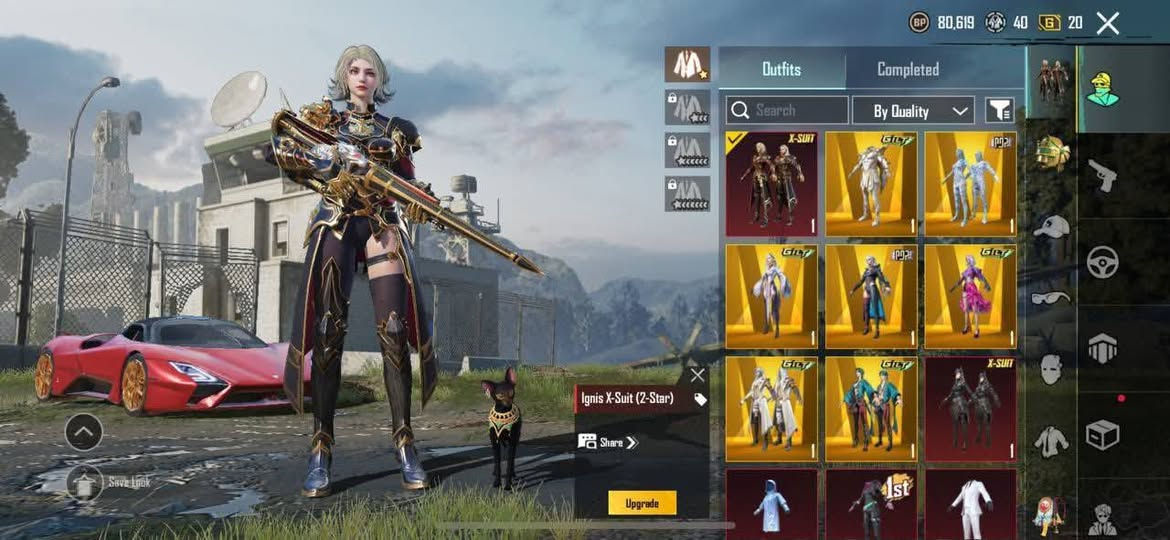Image resolution: width=1170 pixels, height=540 pixels.
Task: Select the light blue hooded raincoat outfit
Action: [771, 503]
